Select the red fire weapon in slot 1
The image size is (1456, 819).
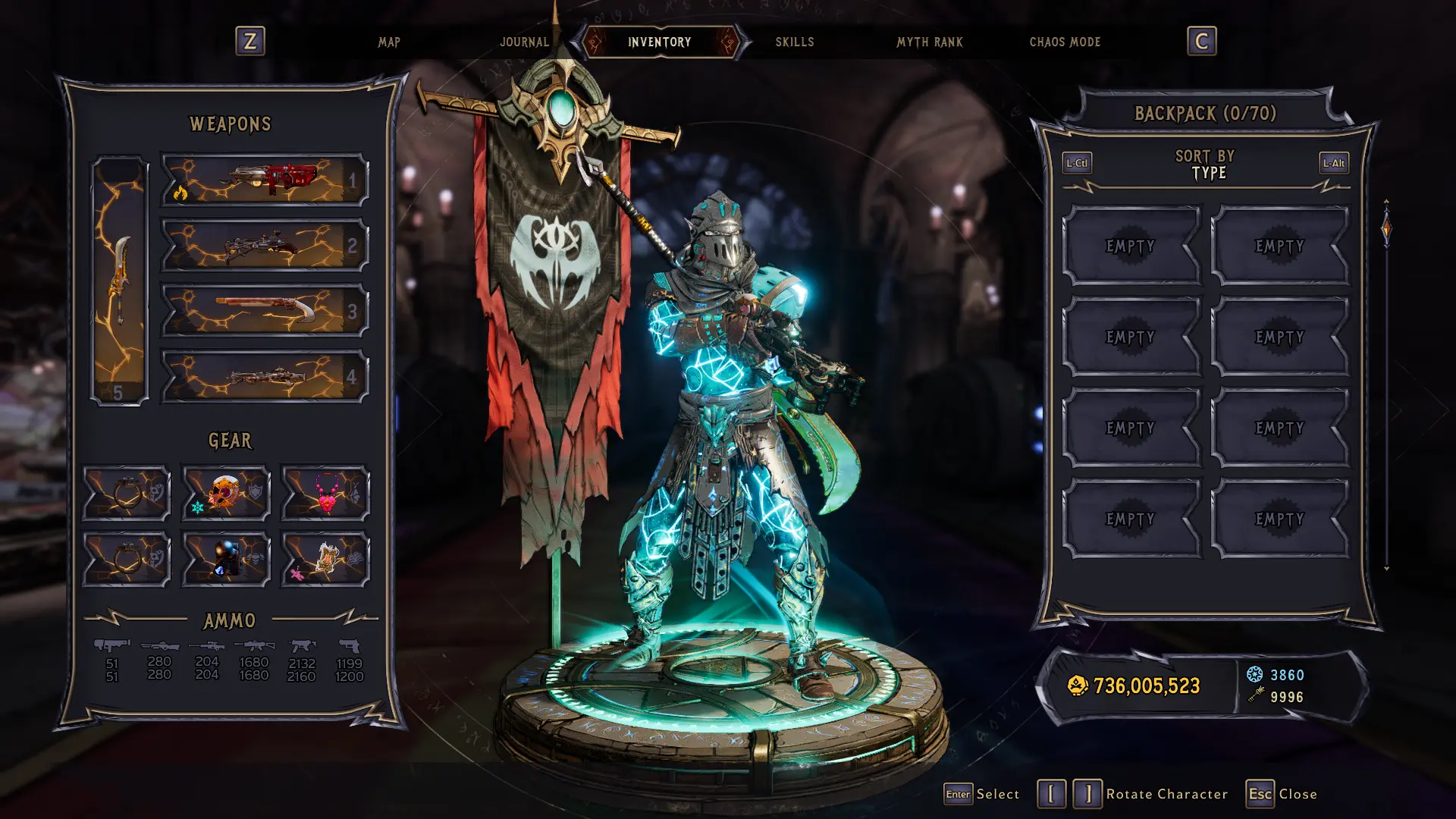click(265, 180)
